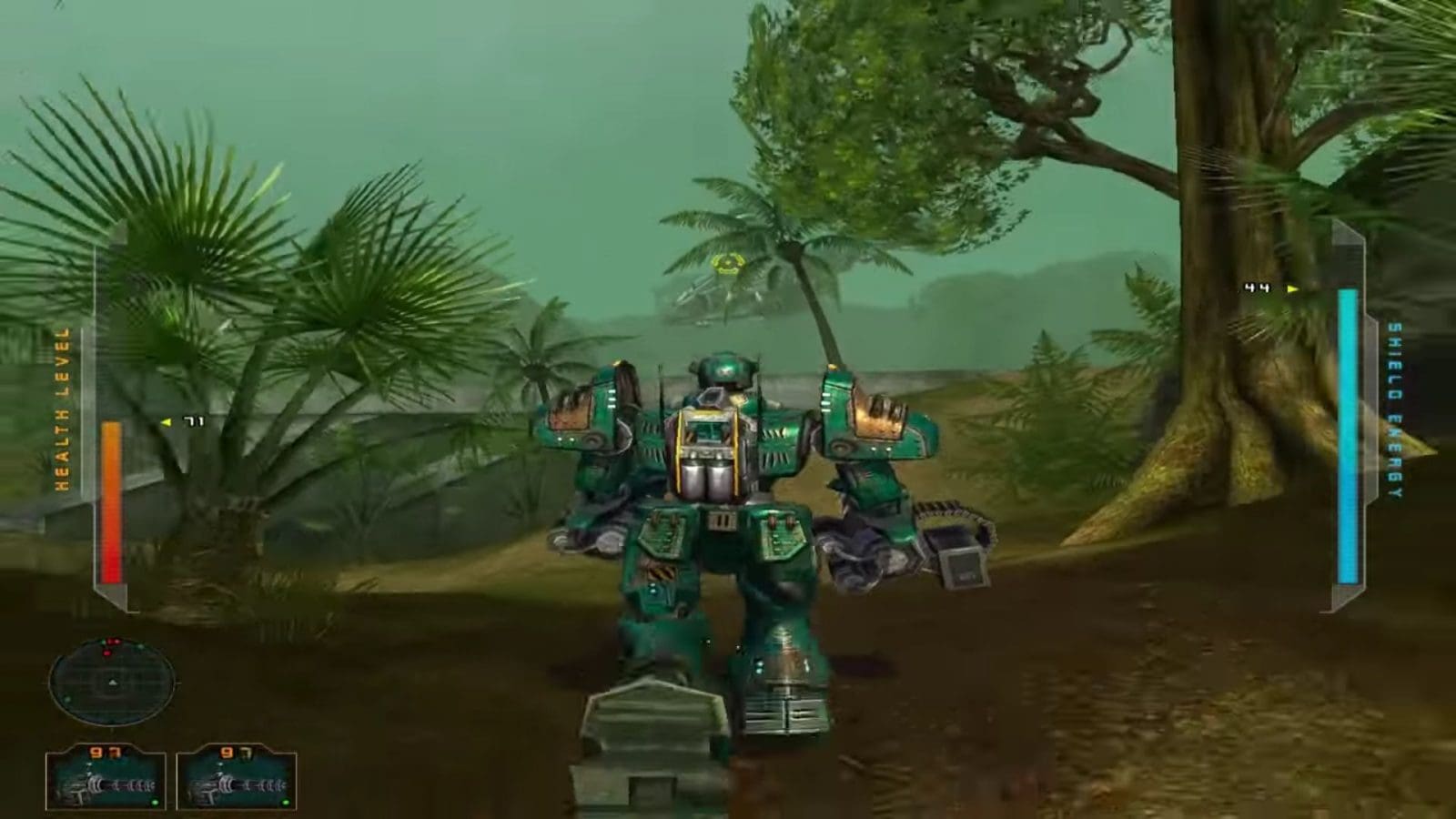Click the small shield badge on the right weapon panel
Viewport: 1456px width, 819px height.
(x=244, y=753)
